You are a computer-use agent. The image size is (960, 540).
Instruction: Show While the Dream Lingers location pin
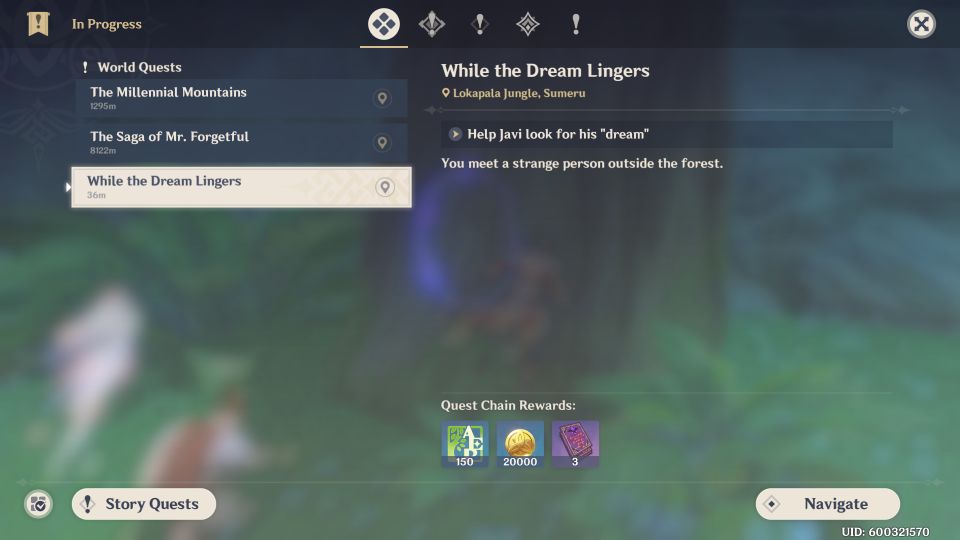point(385,187)
